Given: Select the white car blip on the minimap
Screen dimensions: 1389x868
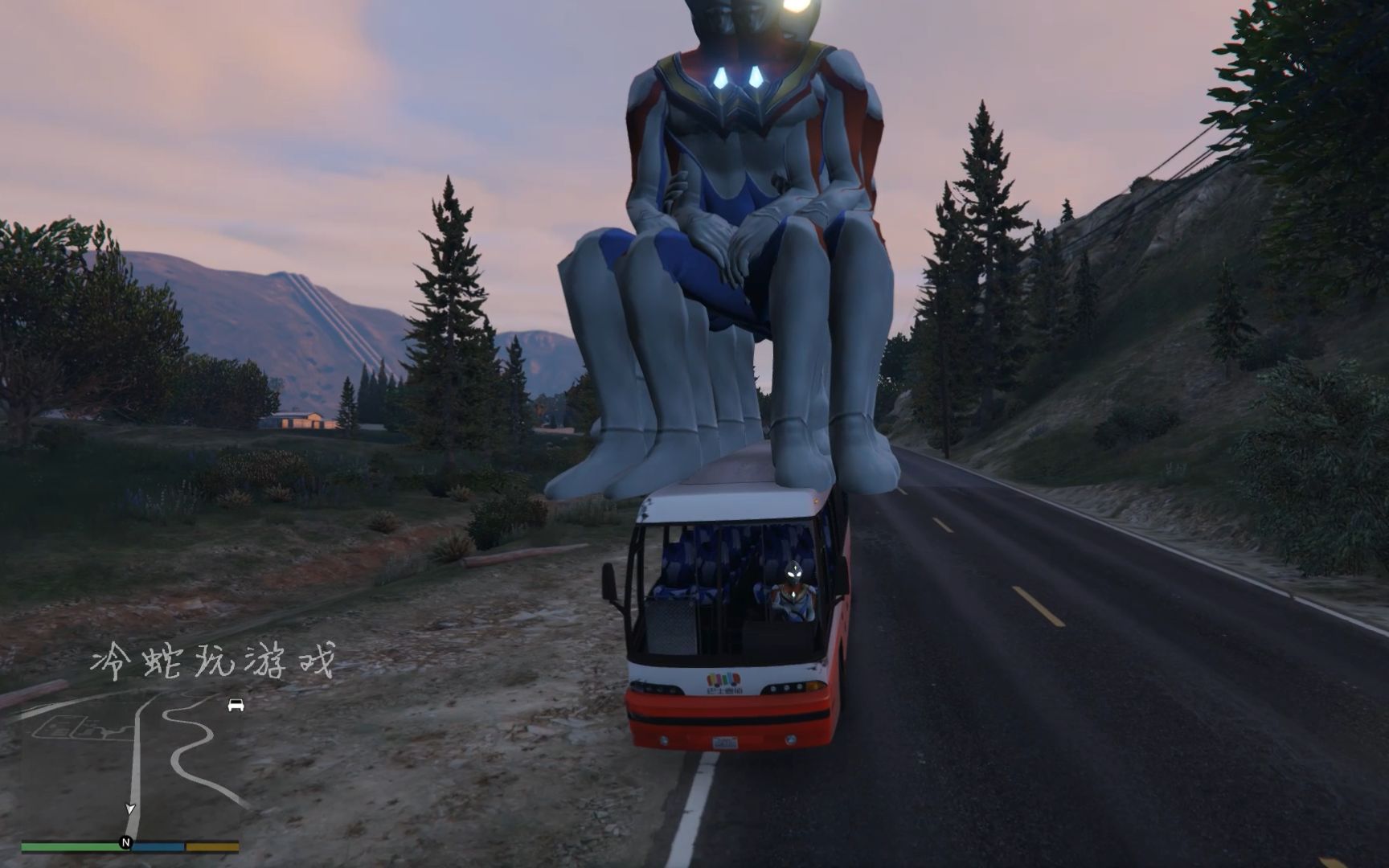Looking at the screenshot, I should click(236, 705).
